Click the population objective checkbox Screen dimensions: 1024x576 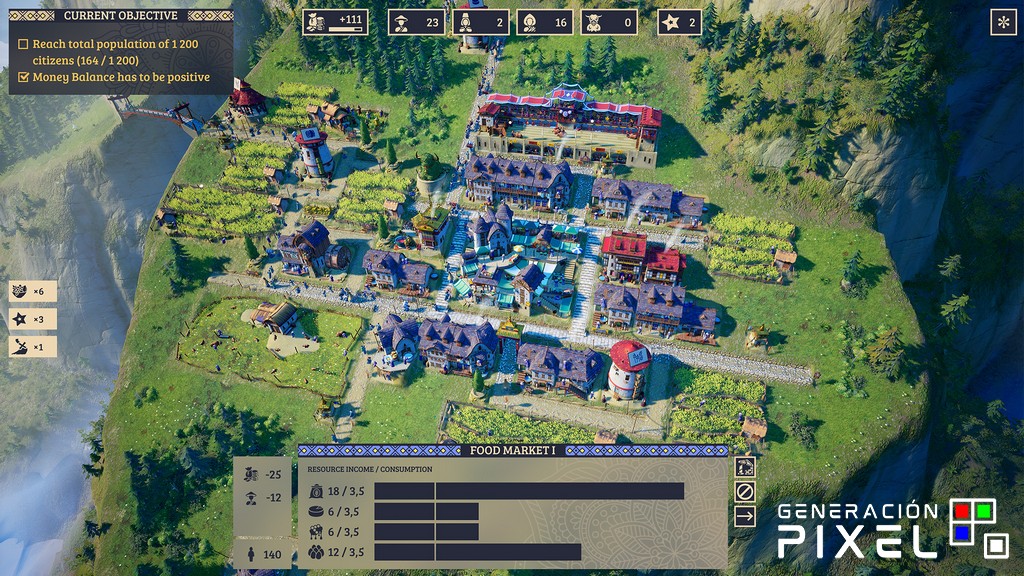tap(24, 45)
